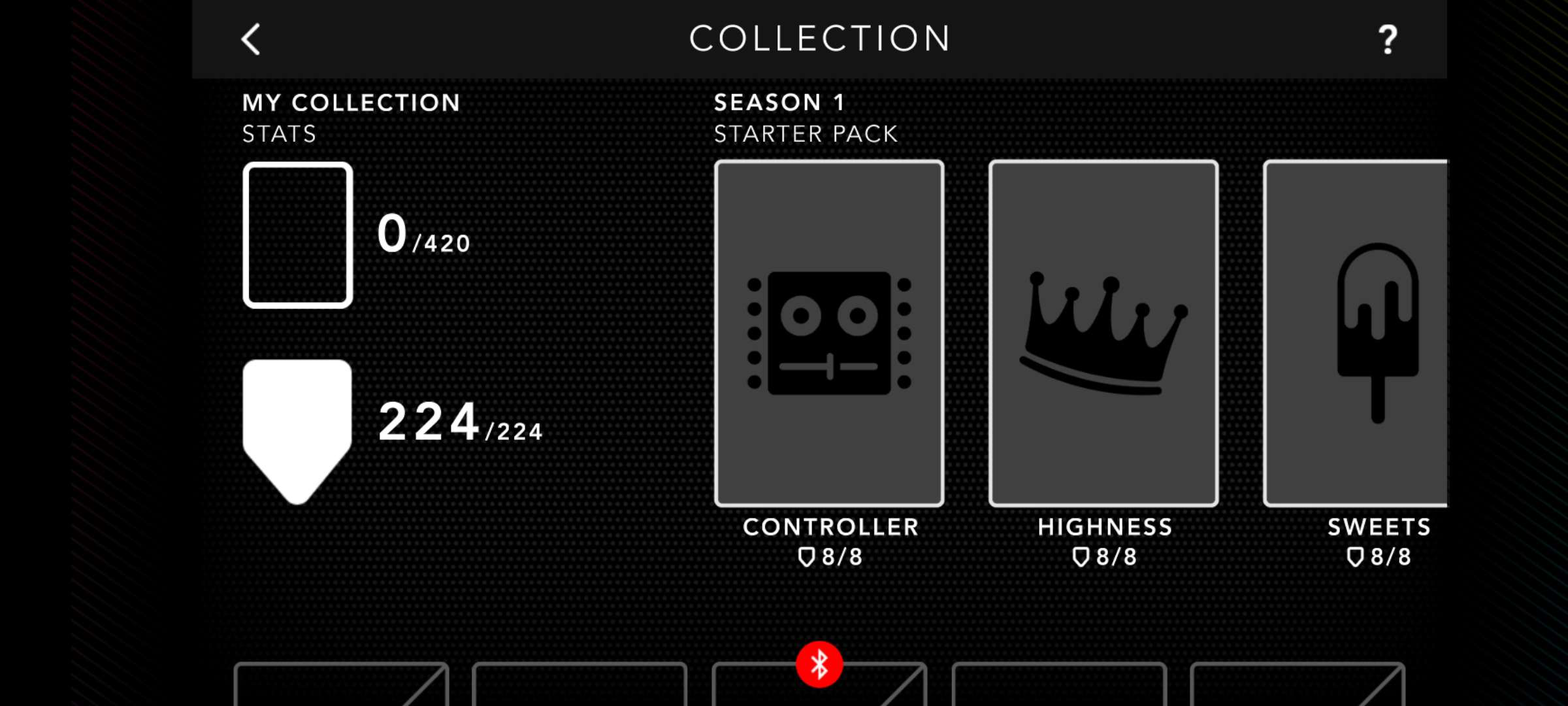Tap the MY COLLECTION heading
Image resolution: width=1568 pixels, height=706 pixels.
click(351, 103)
